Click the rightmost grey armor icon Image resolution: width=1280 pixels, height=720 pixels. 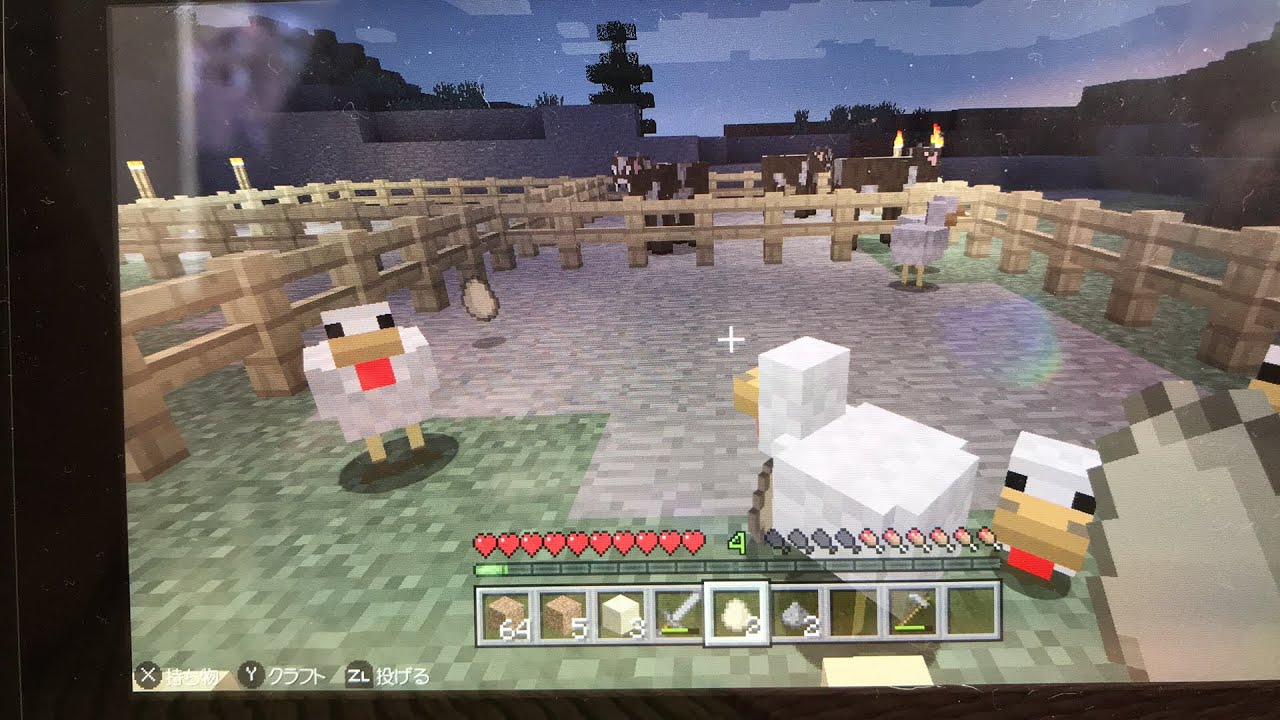pyautogui.click(x=847, y=541)
